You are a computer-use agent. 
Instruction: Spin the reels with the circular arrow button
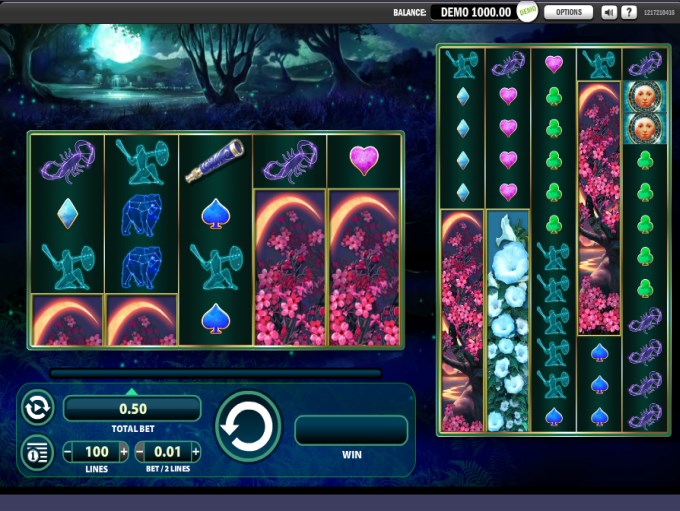[x=247, y=427]
